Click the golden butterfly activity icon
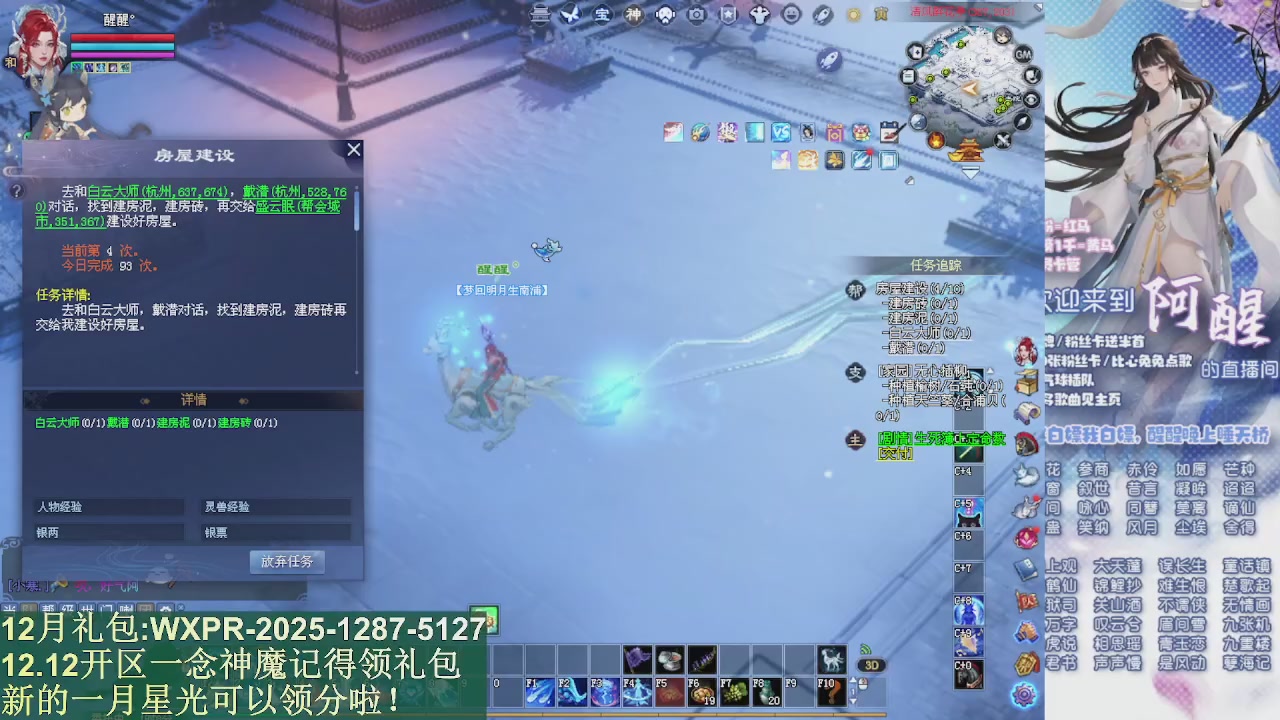 tap(834, 160)
